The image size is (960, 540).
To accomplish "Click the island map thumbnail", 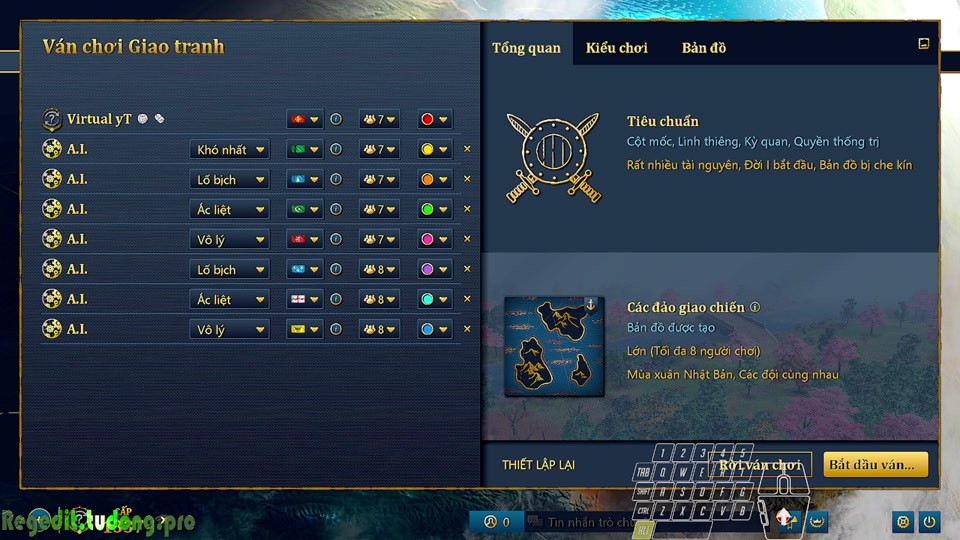I will (553, 346).
